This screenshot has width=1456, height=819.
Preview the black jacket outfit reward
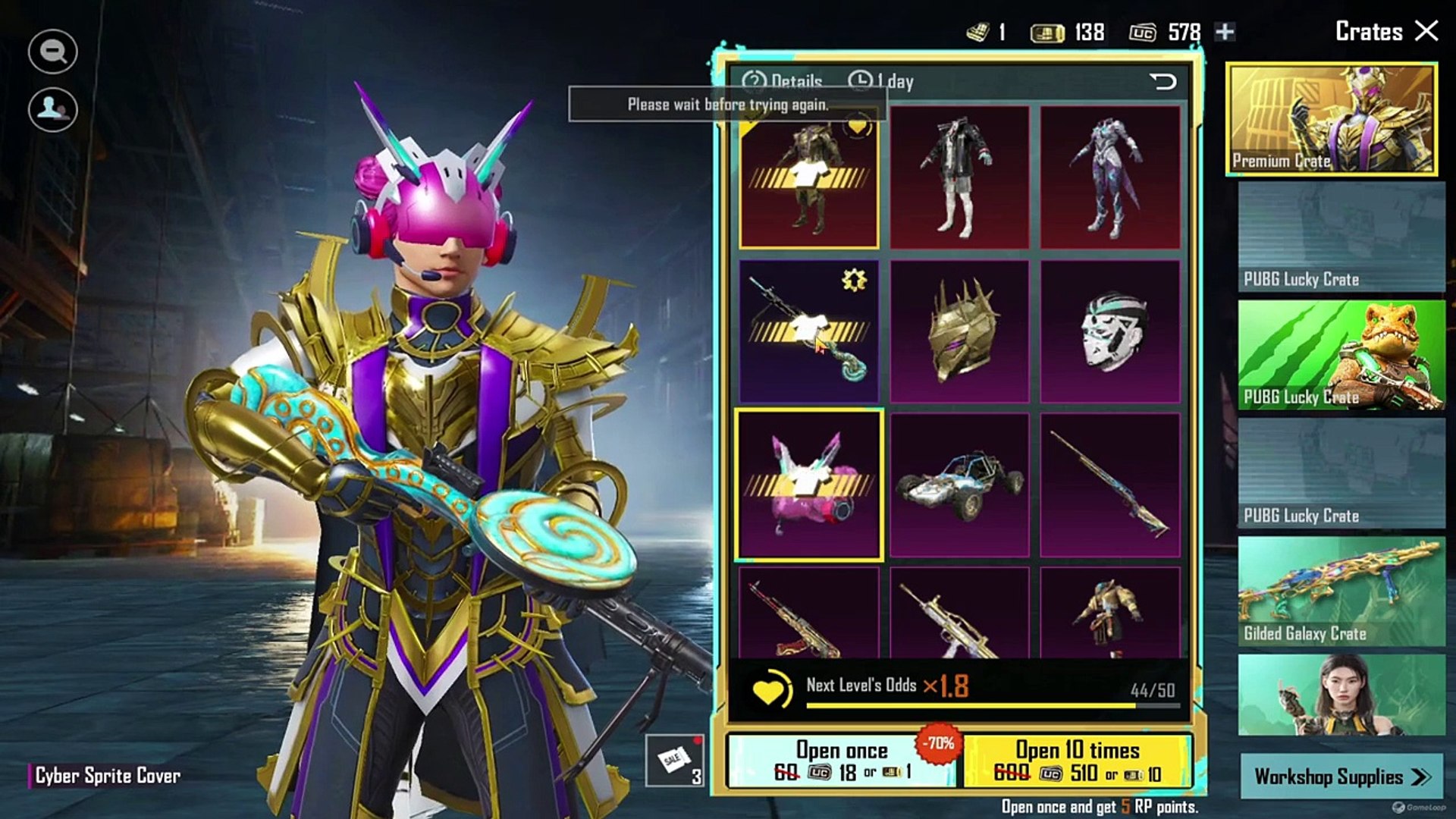959,178
